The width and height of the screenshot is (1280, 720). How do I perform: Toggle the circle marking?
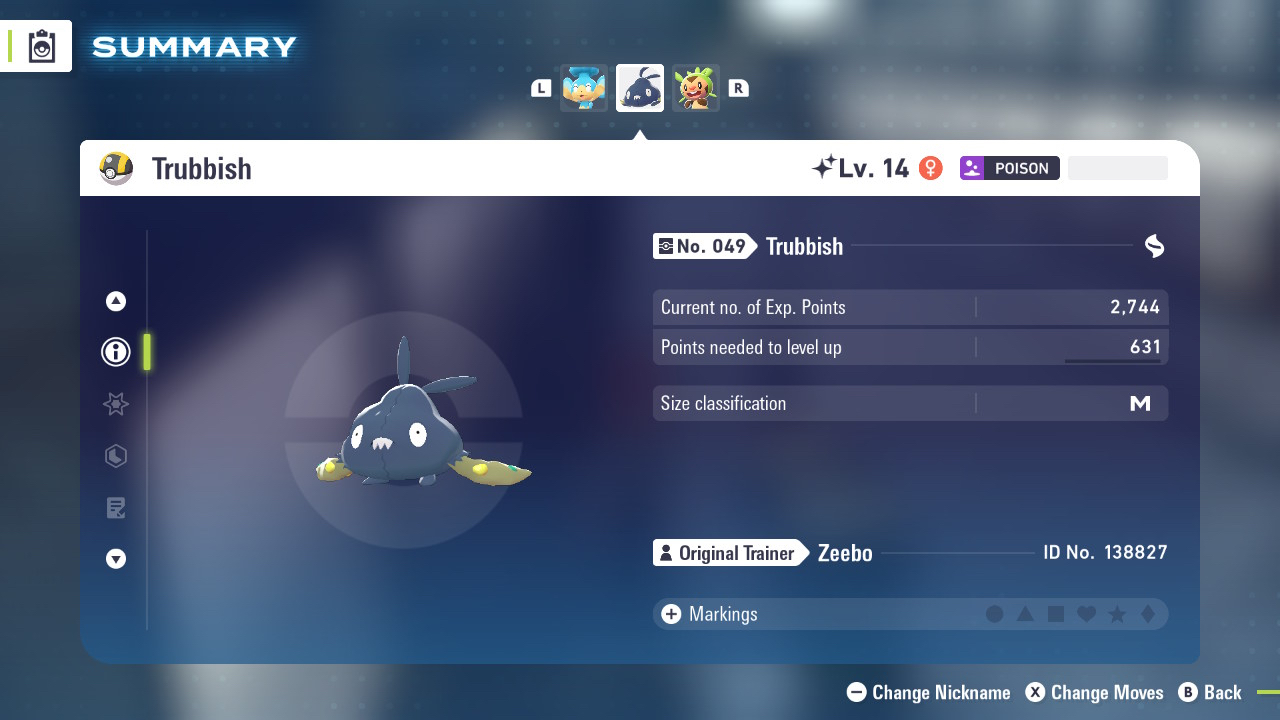click(x=994, y=614)
